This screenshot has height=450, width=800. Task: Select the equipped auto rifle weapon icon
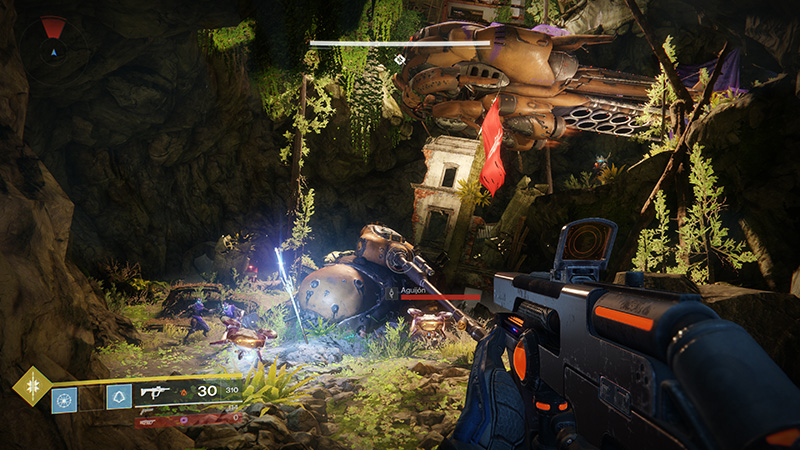tap(157, 393)
